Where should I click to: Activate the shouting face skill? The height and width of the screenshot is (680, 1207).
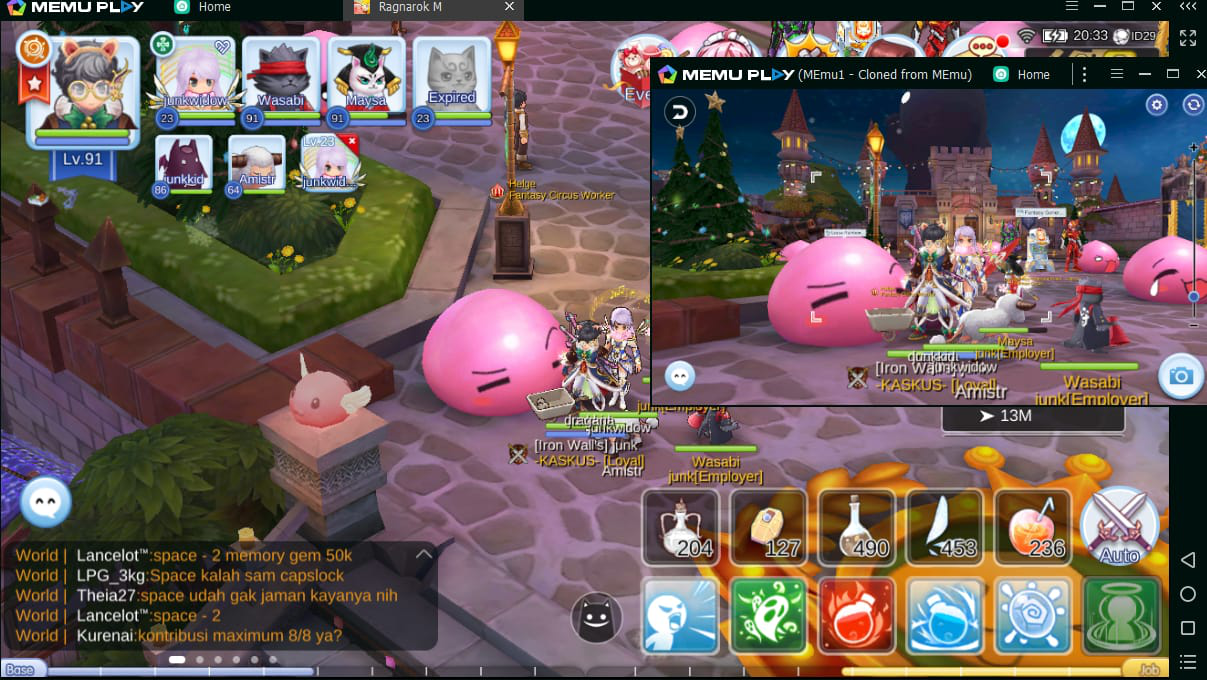click(680, 615)
